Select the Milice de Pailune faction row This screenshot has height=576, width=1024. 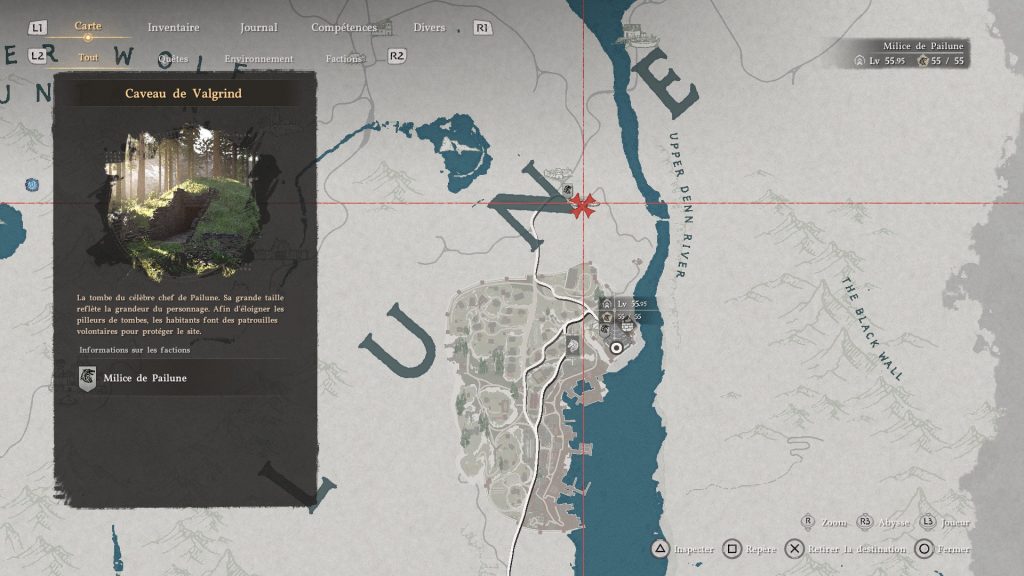pos(185,378)
